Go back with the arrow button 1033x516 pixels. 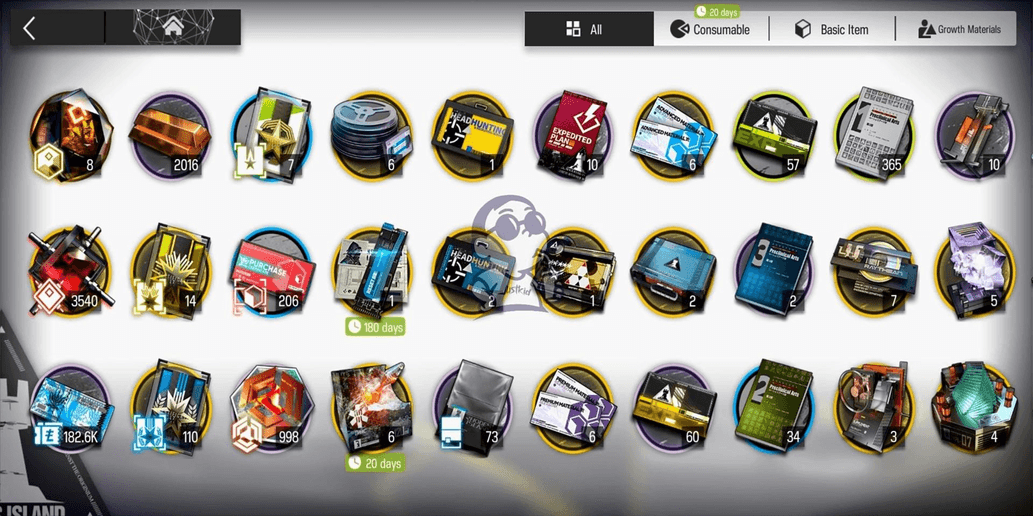tap(30, 28)
